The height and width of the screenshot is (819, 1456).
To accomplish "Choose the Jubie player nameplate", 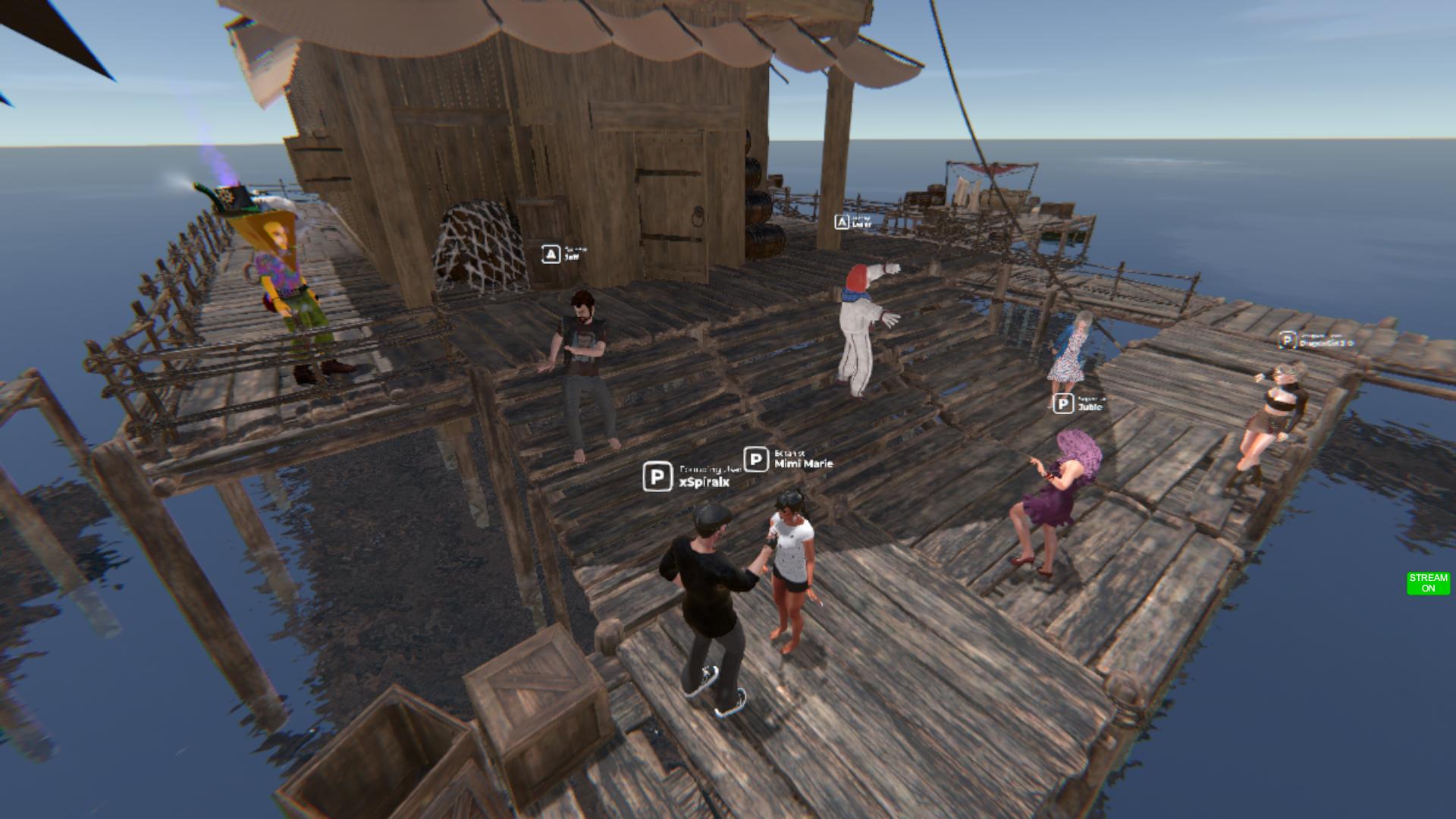I will (1079, 404).
